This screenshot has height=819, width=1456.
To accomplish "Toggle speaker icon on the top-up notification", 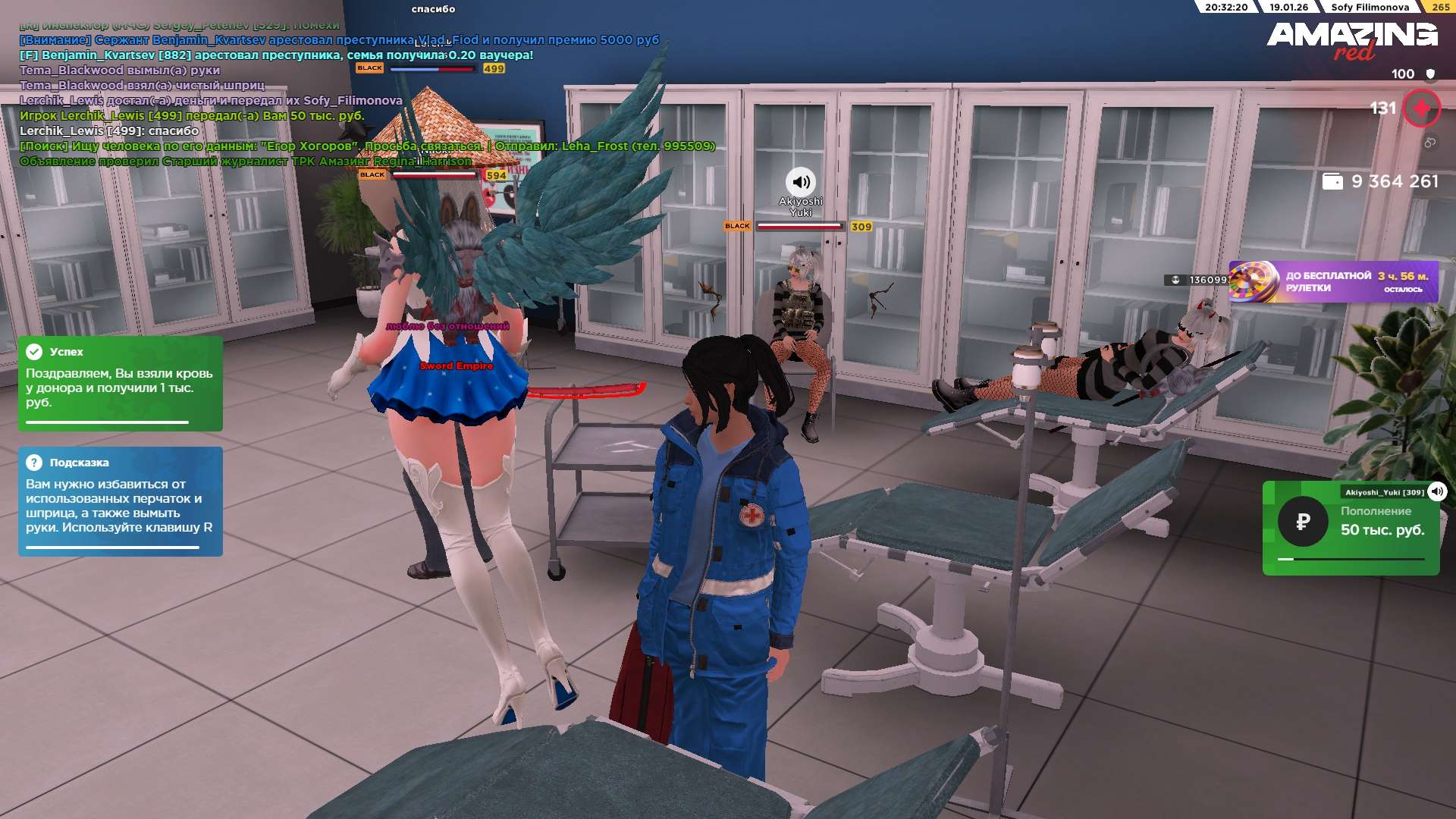I will (1437, 491).
